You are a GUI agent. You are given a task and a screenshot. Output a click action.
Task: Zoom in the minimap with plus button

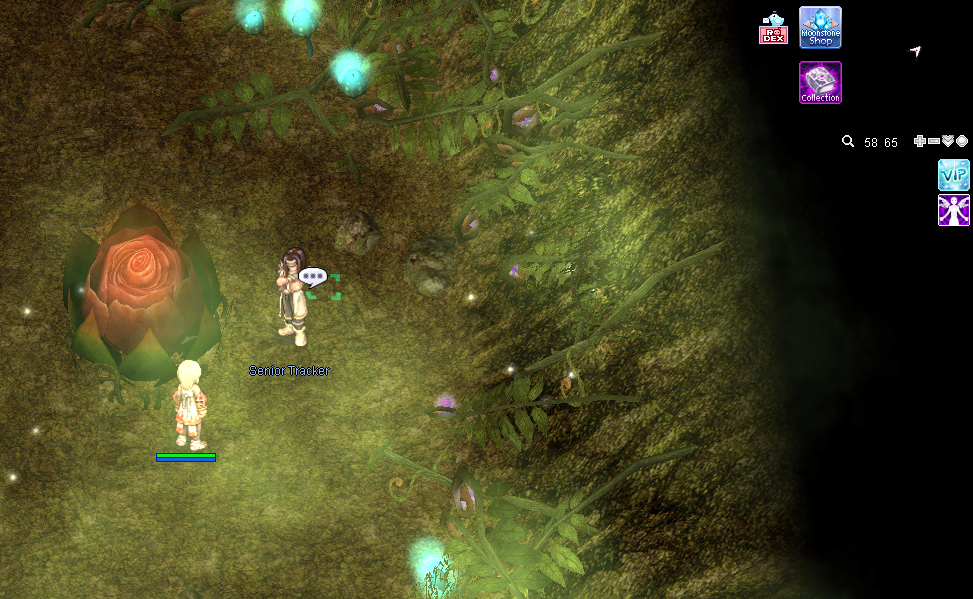pyautogui.click(x=920, y=142)
